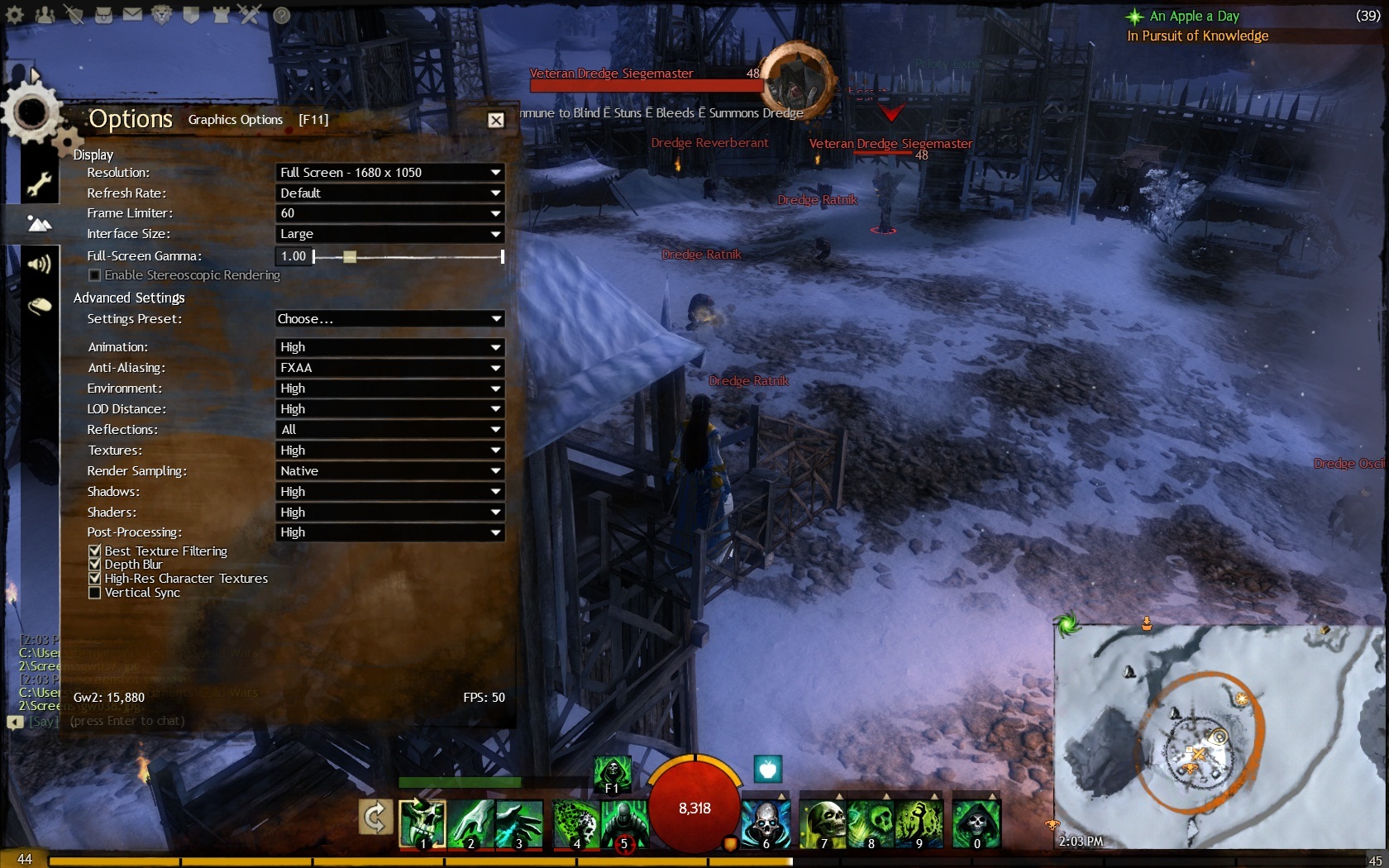
Task: Open the Interface Size dropdown
Action: click(389, 234)
